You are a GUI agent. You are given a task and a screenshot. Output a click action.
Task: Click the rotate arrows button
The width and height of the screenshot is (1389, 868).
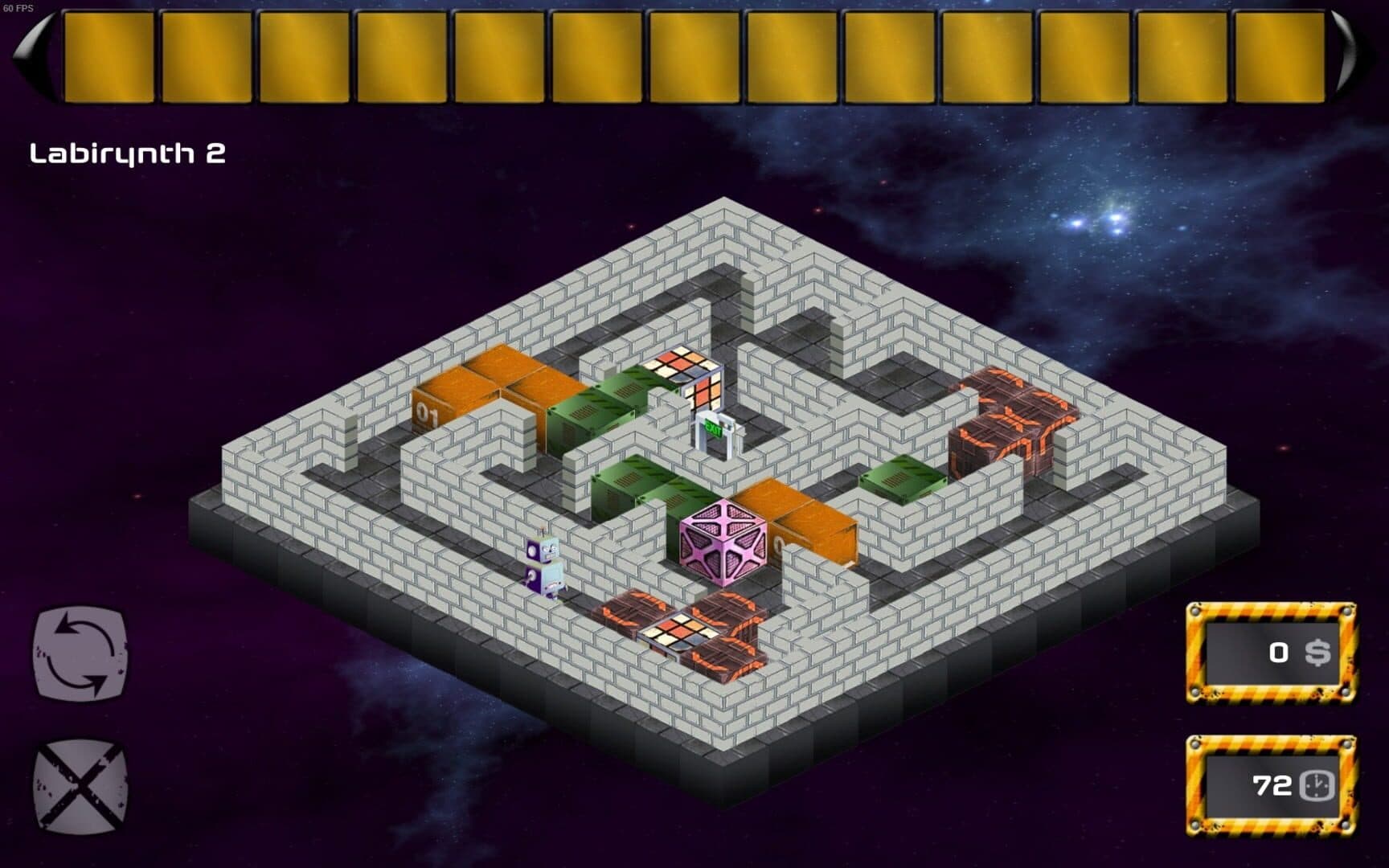(x=80, y=653)
